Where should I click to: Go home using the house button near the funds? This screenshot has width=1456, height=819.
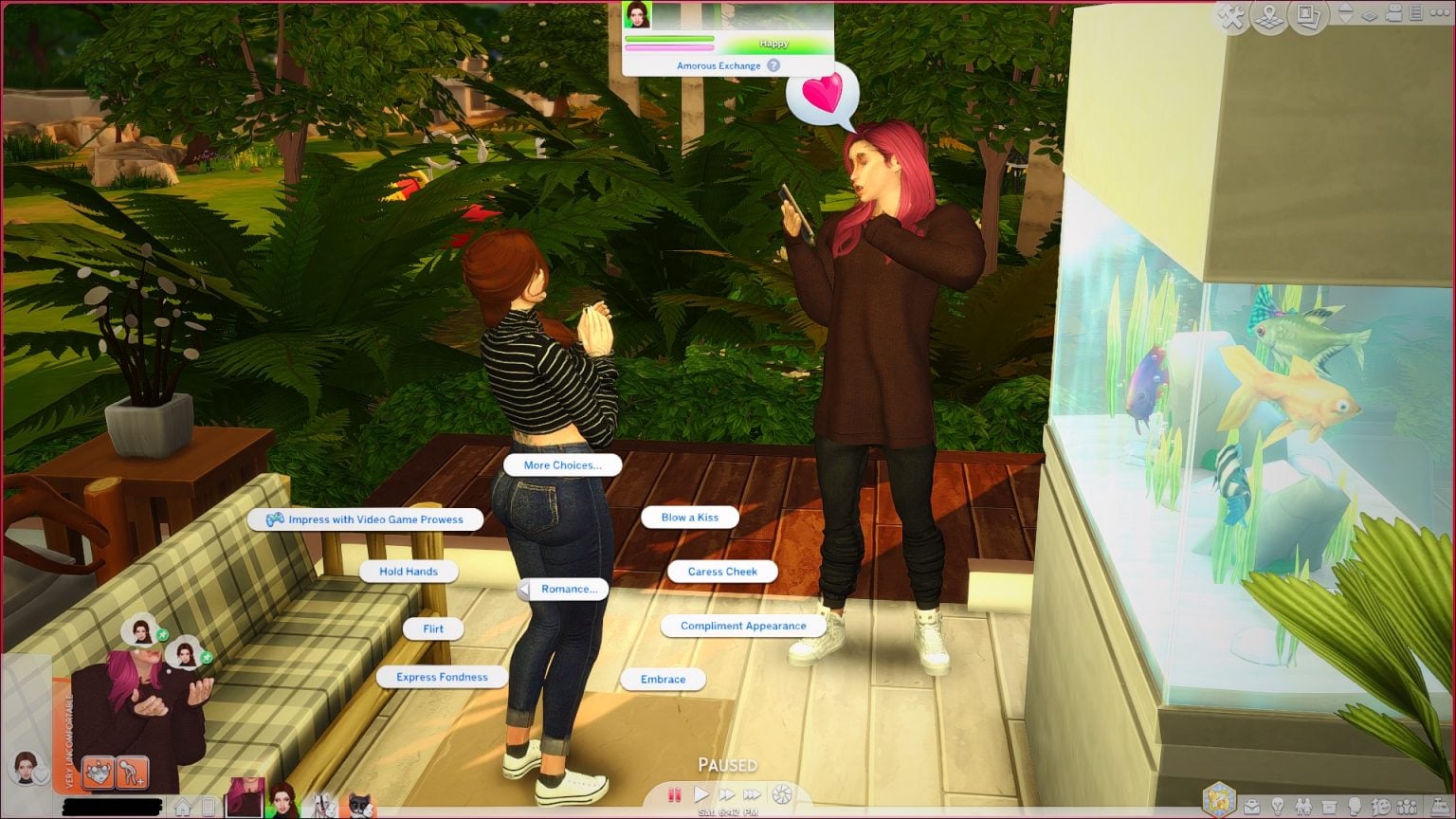click(x=182, y=806)
